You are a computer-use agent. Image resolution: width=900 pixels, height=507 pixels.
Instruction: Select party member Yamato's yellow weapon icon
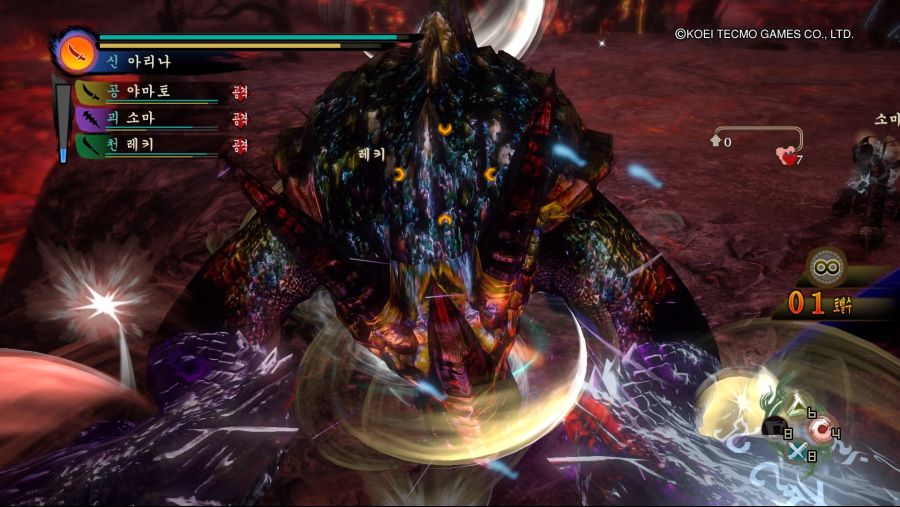coord(91,92)
